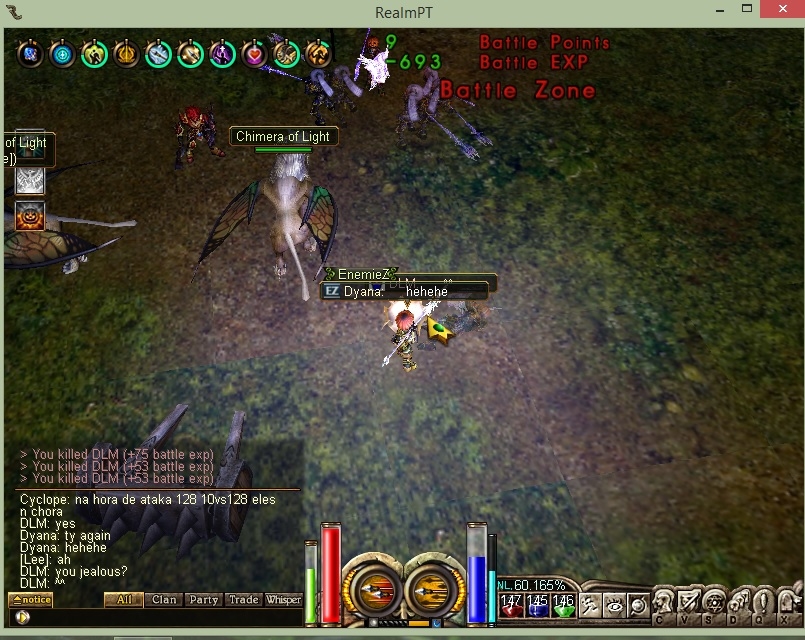Toggle the notice button above chat

pos(30,600)
